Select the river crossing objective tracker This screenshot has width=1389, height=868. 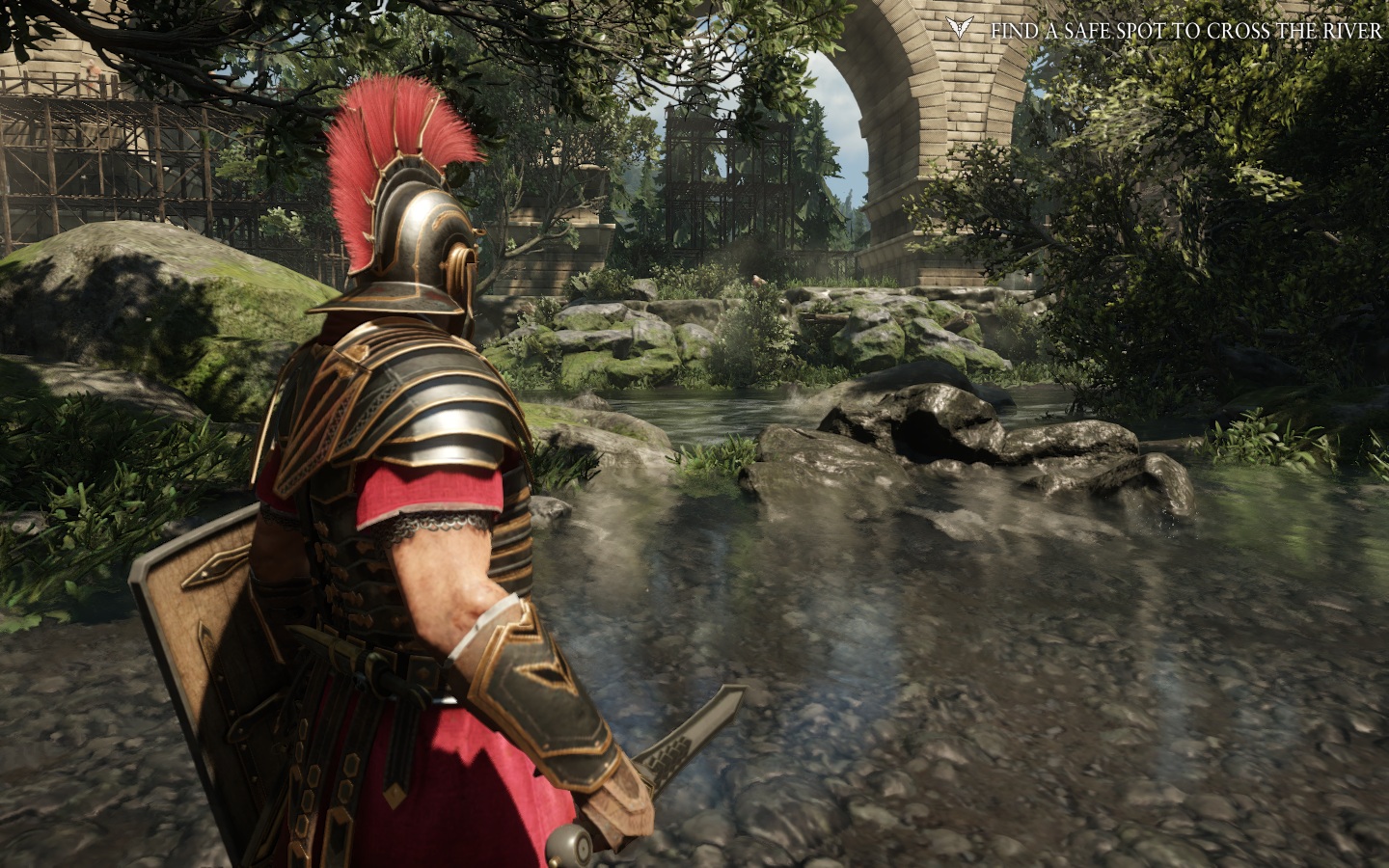(1185, 30)
